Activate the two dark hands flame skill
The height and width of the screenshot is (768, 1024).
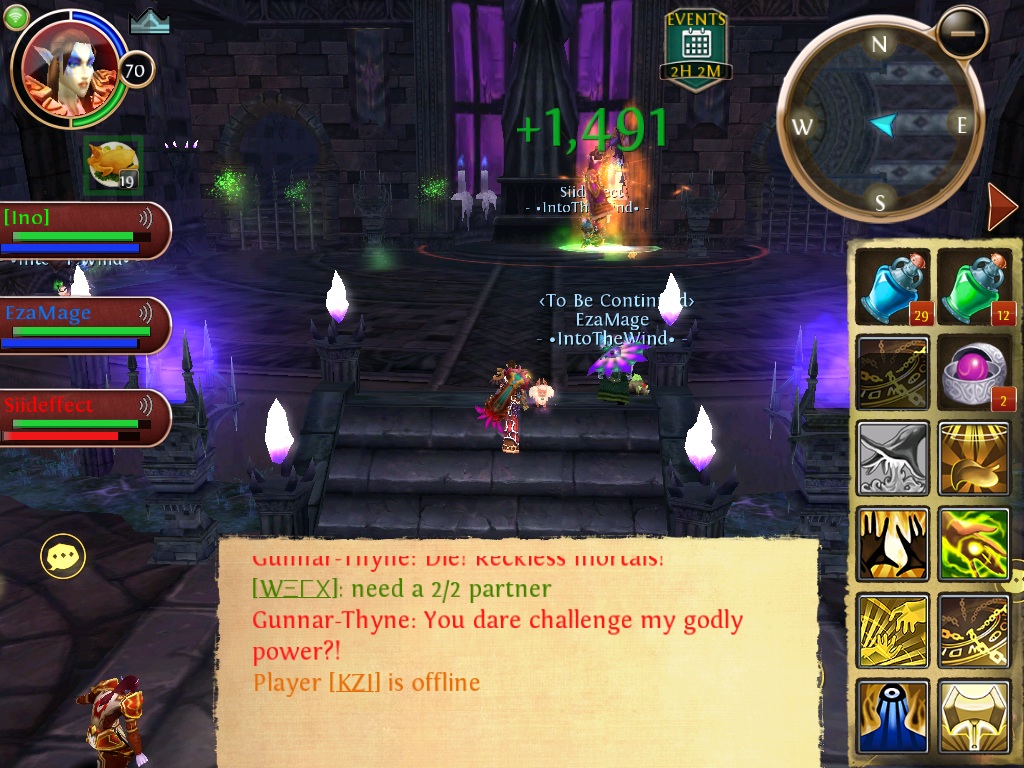pos(892,544)
